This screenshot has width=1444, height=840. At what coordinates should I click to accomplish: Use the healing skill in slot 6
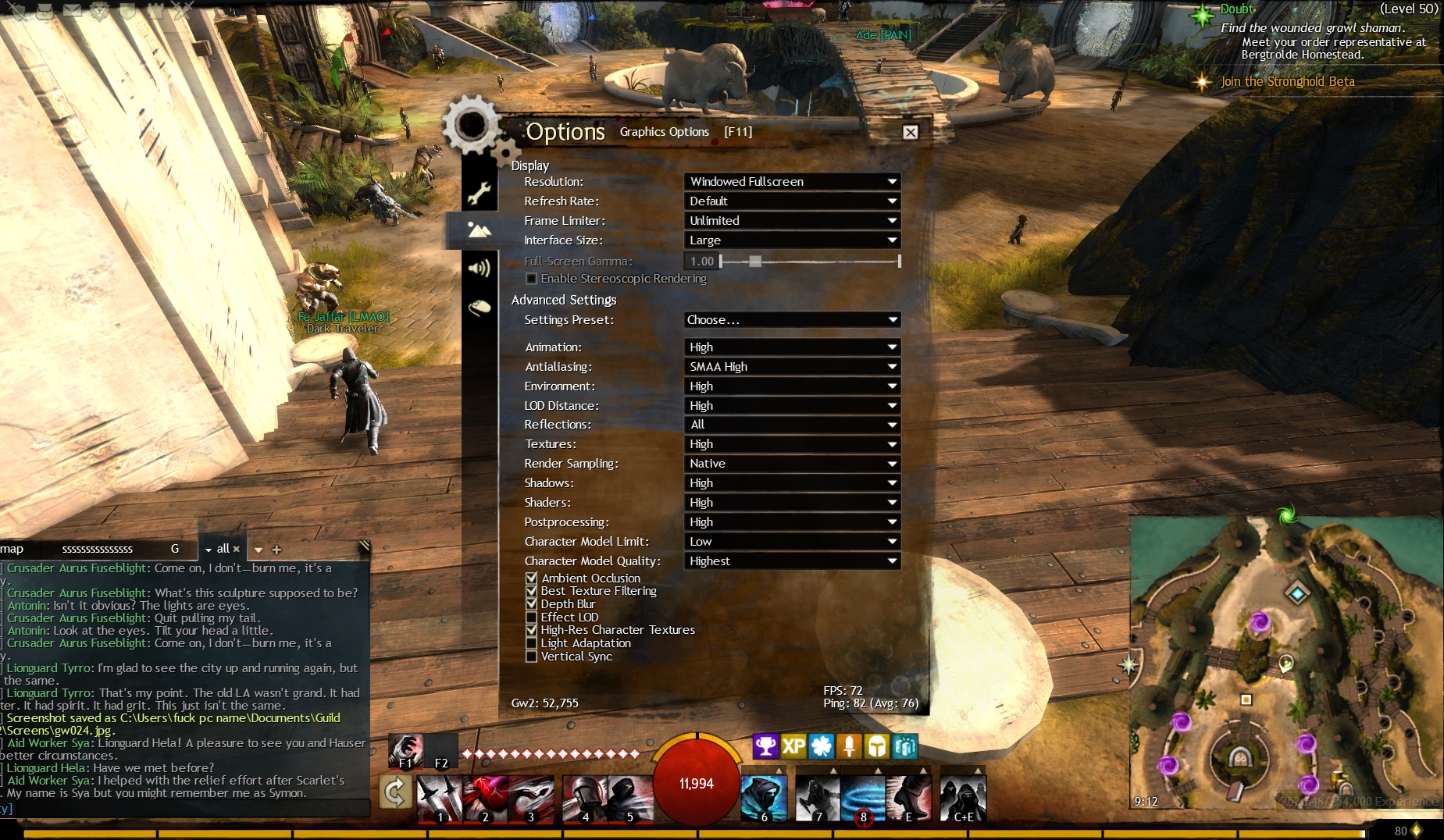click(763, 799)
